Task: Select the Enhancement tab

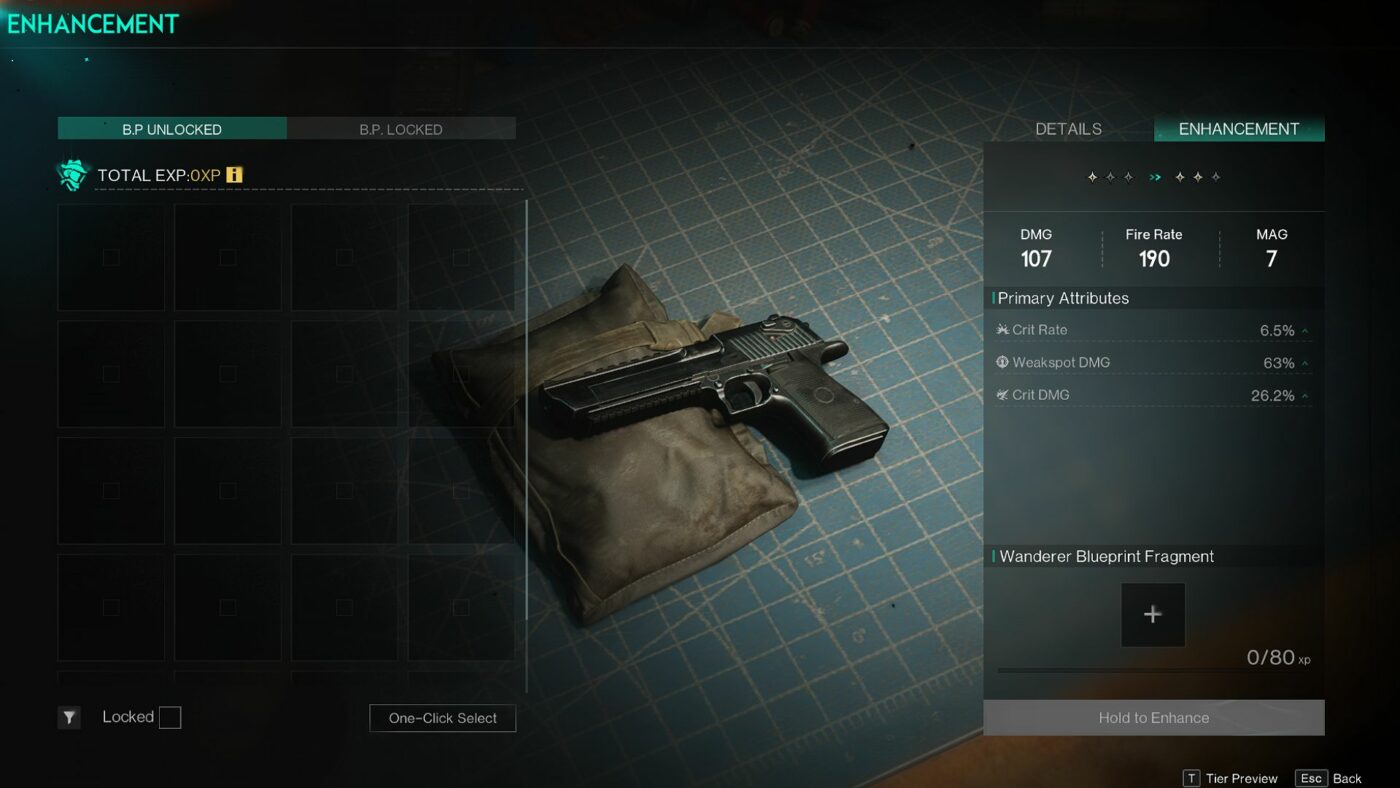Action: click(x=1239, y=129)
